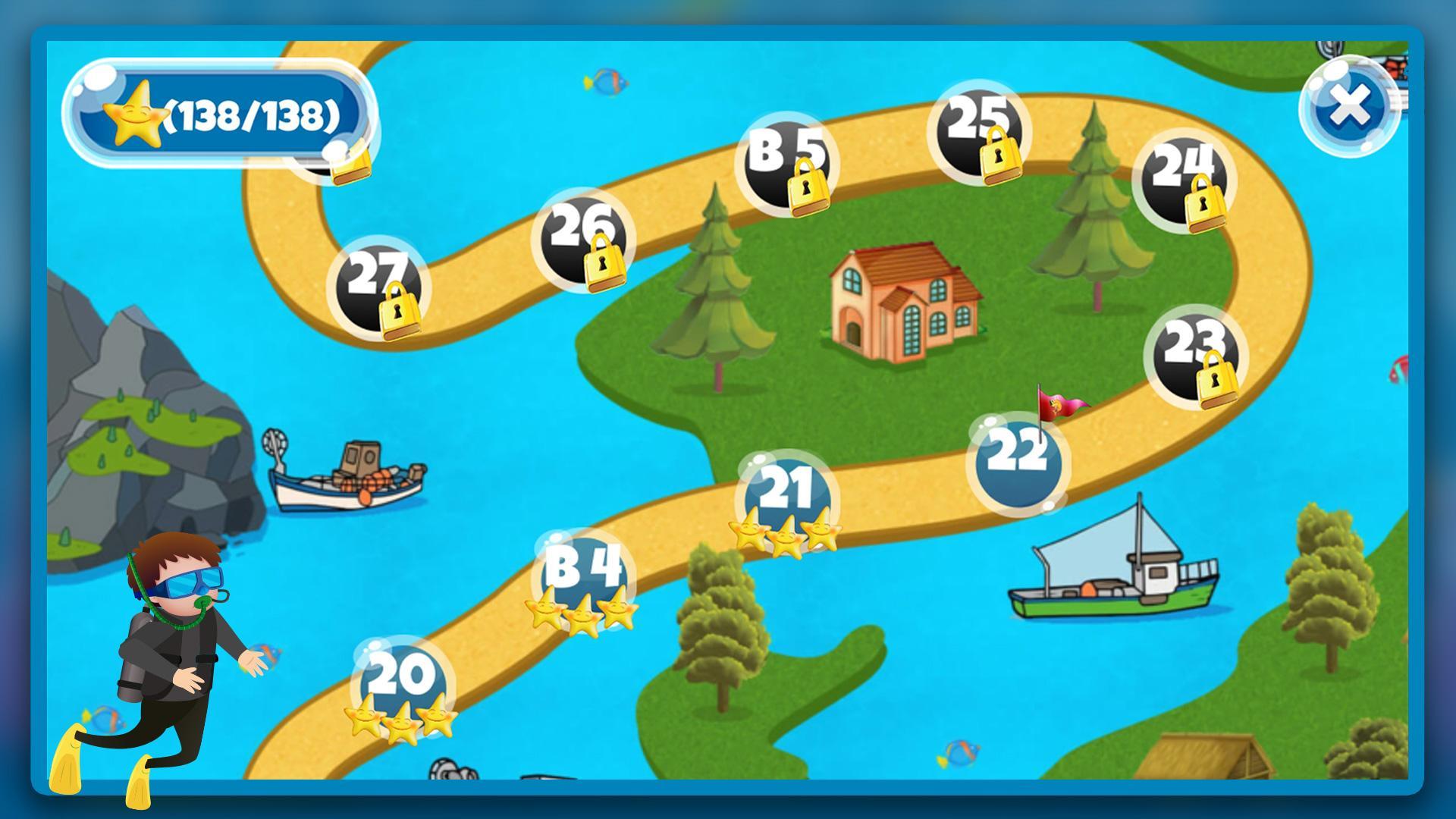Start the current level 22
Screen dimensions: 1456x819
coord(1017,463)
